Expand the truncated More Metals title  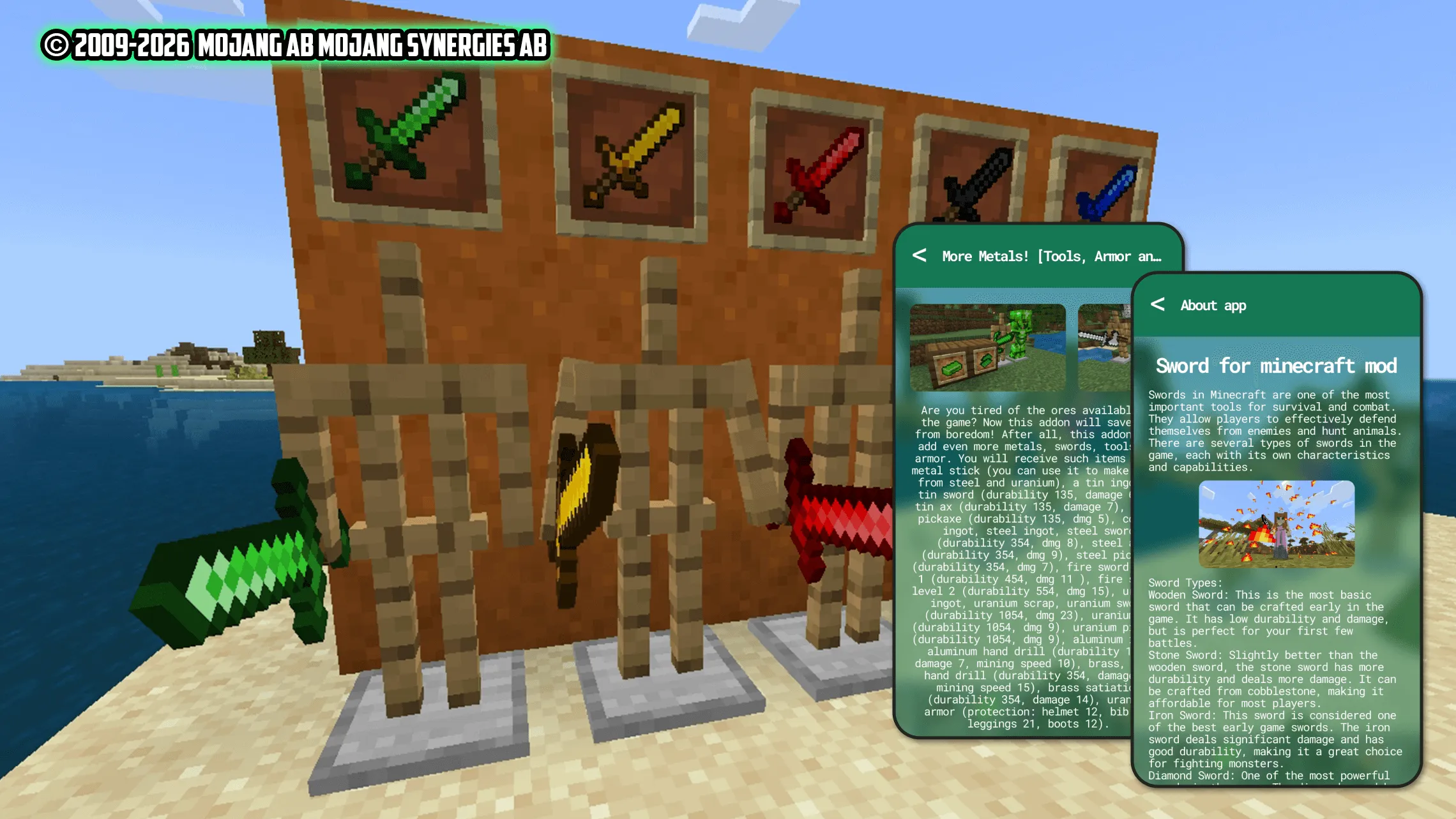click(x=1050, y=257)
